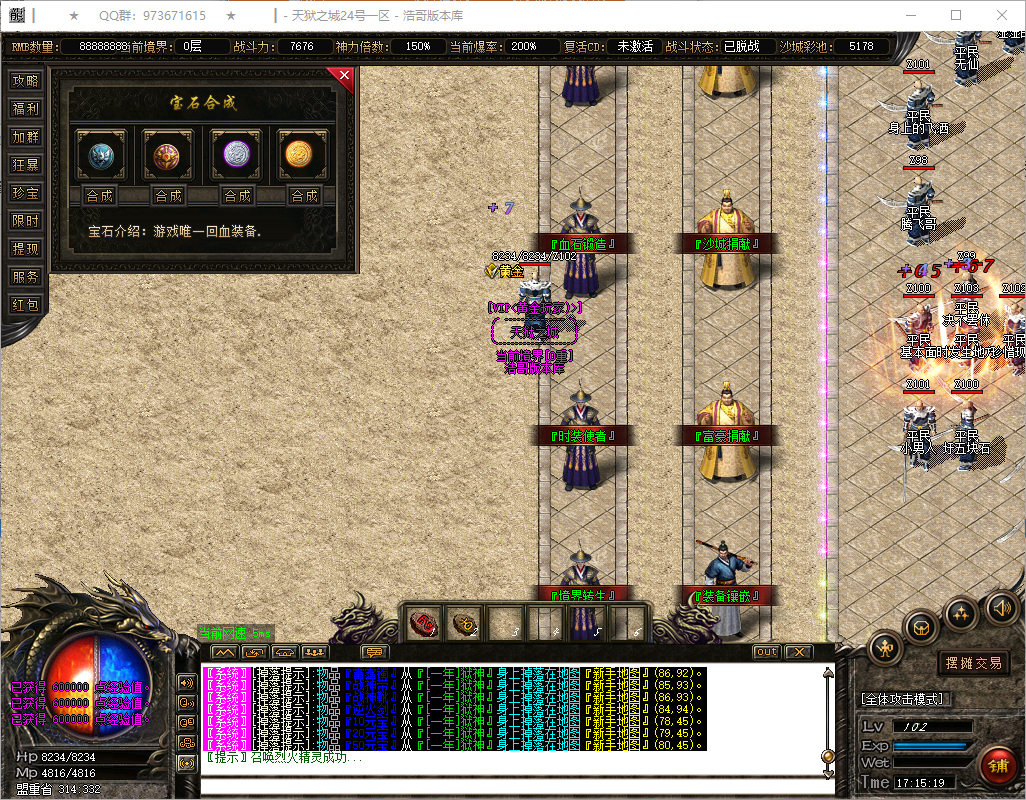Open the 福利 welfare menu
This screenshot has width=1026, height=800.
pyautogui.click(x=25, y=109)
